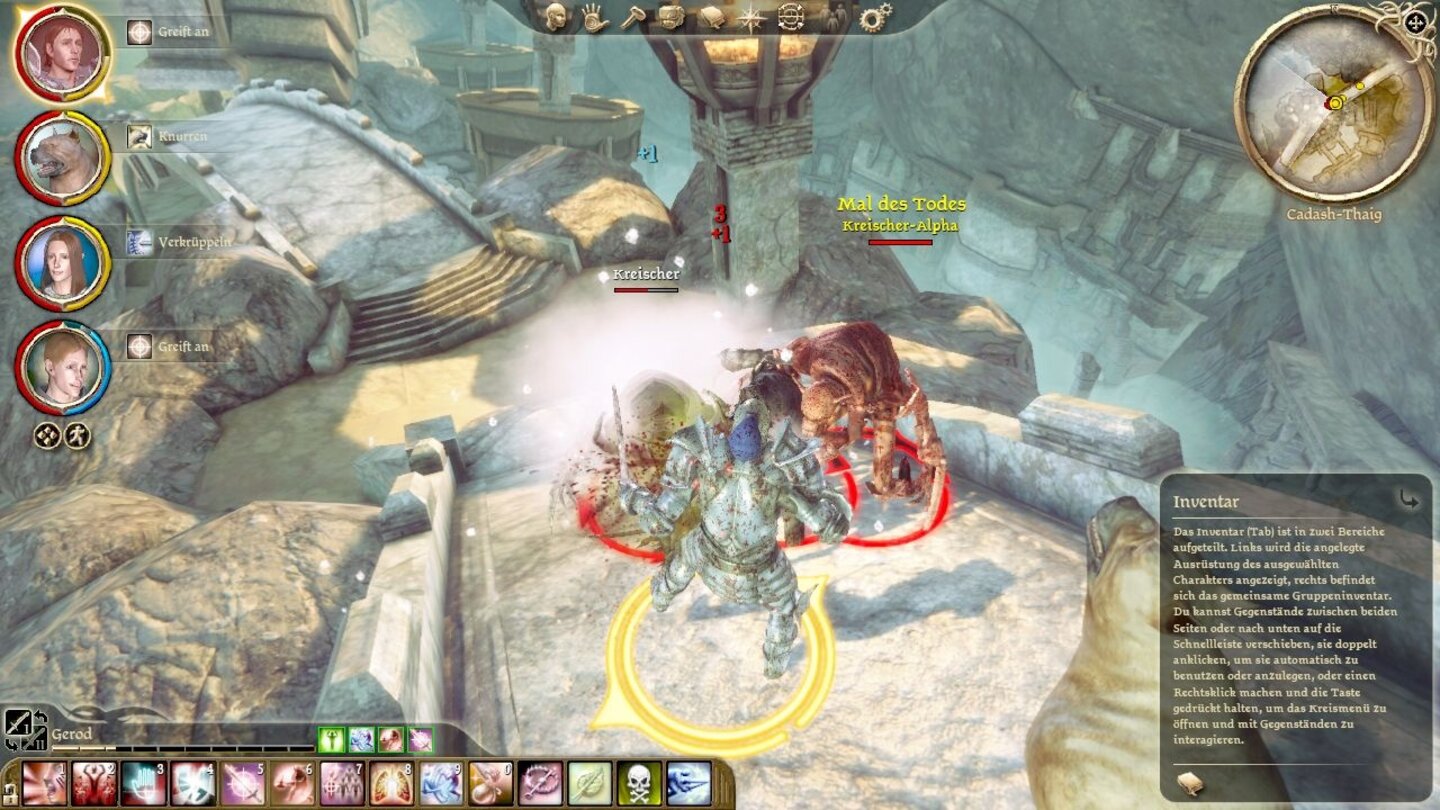1440x810 pixels.
Task: Activate quickbar ability in slot 3
Action: 142,787
